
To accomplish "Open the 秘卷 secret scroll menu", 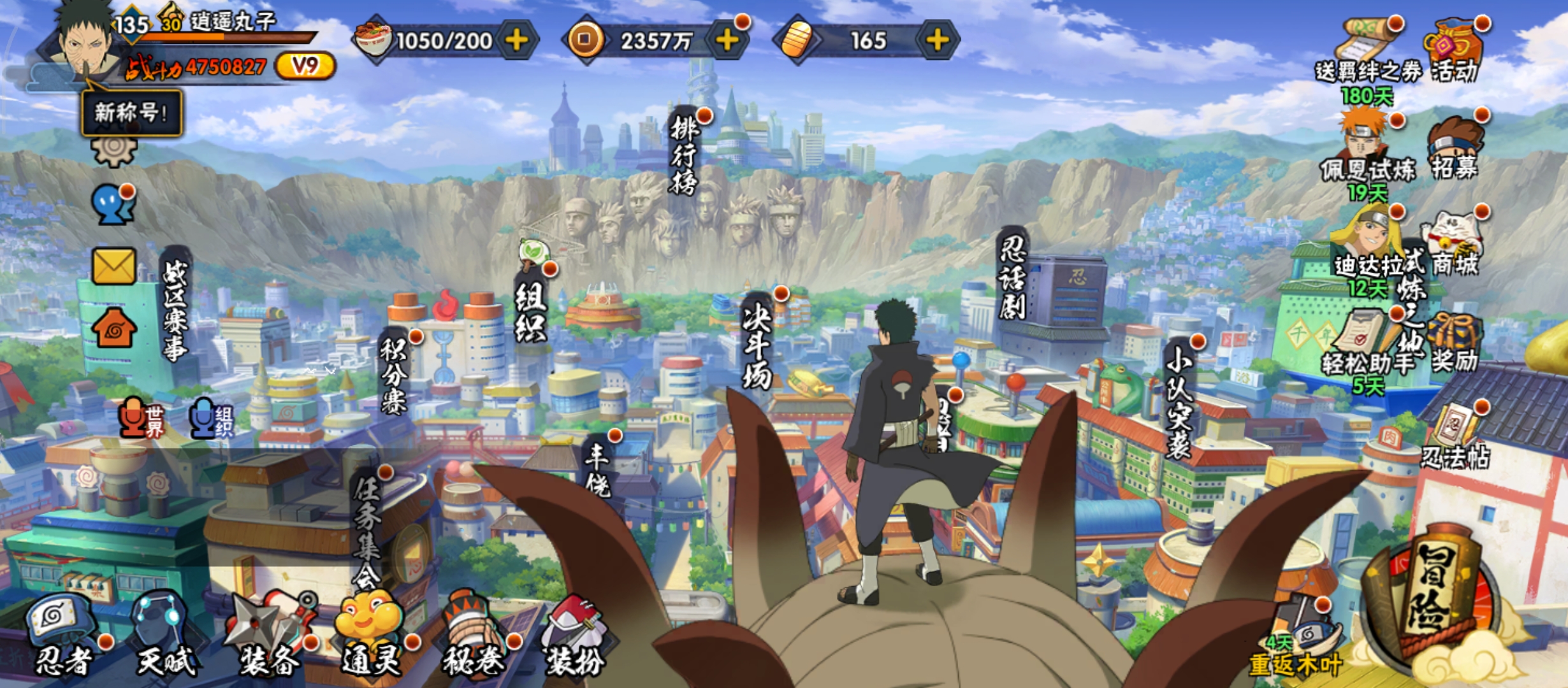I will tap(473, 634).
